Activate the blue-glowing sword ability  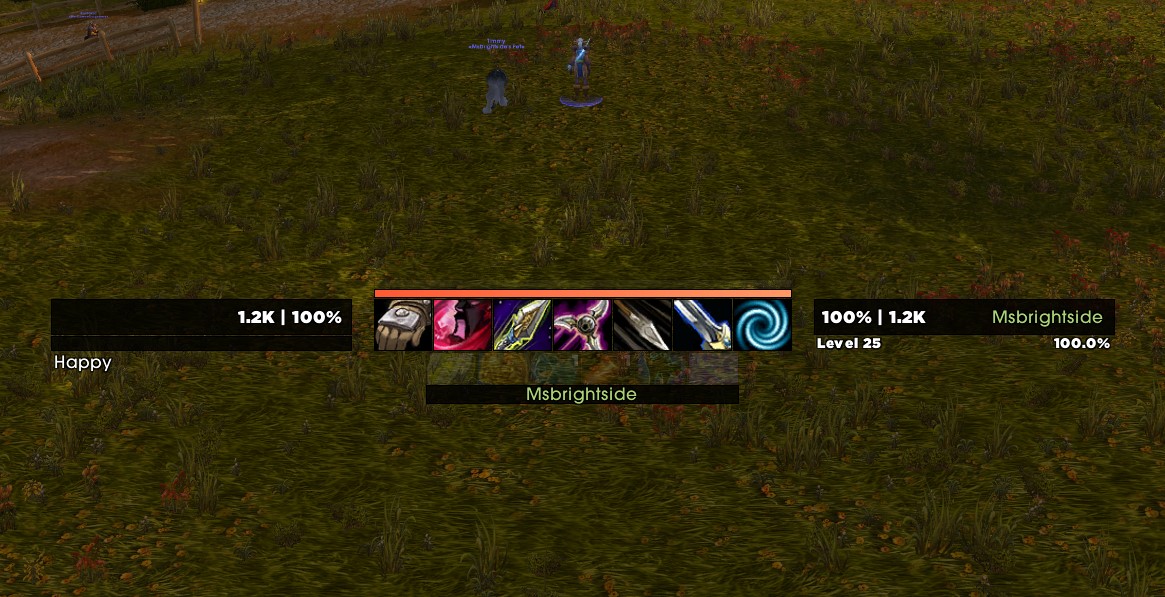tap(702, 325)
